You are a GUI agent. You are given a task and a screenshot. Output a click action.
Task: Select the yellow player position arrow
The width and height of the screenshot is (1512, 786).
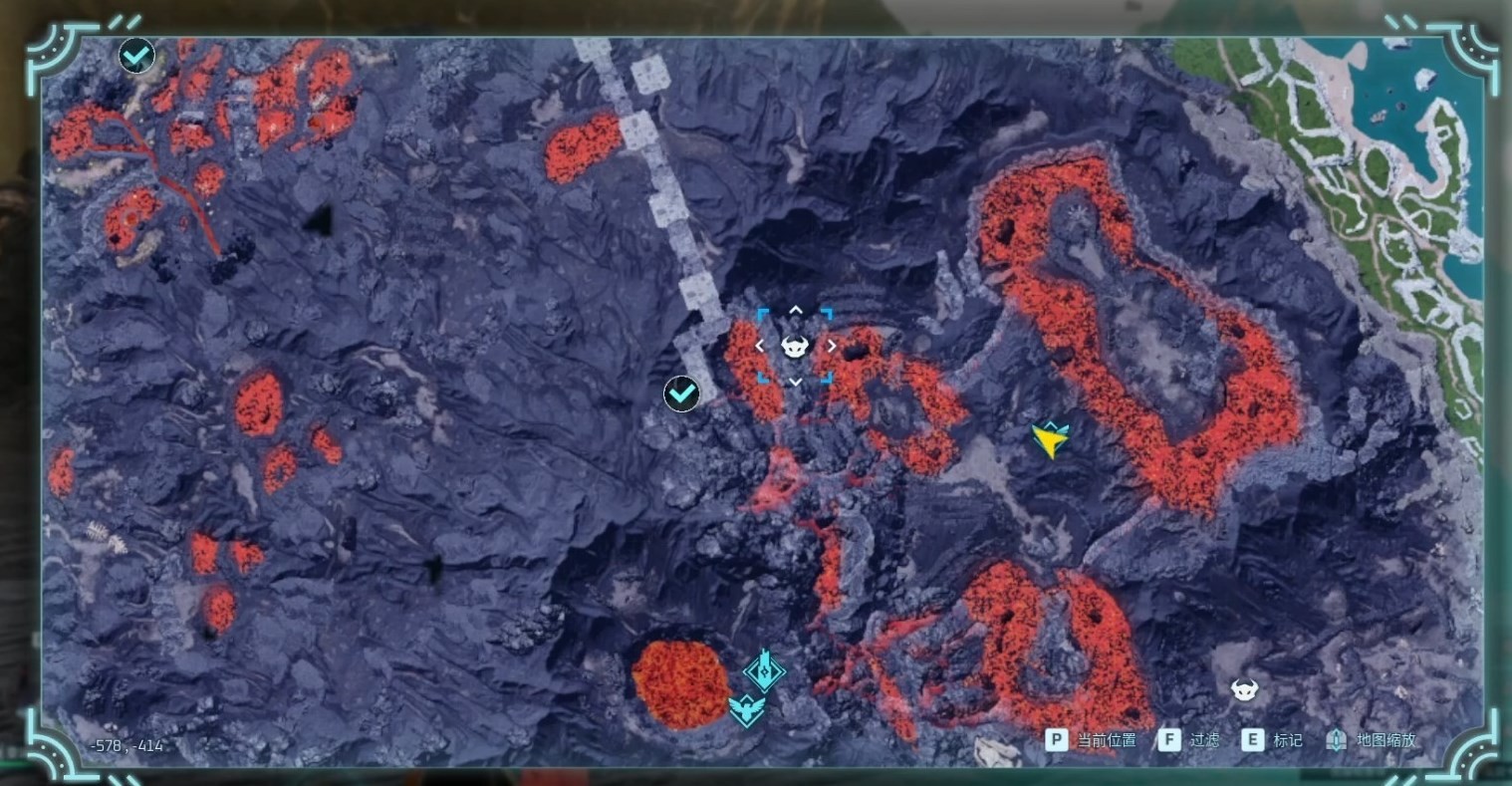click(1050, 438)
